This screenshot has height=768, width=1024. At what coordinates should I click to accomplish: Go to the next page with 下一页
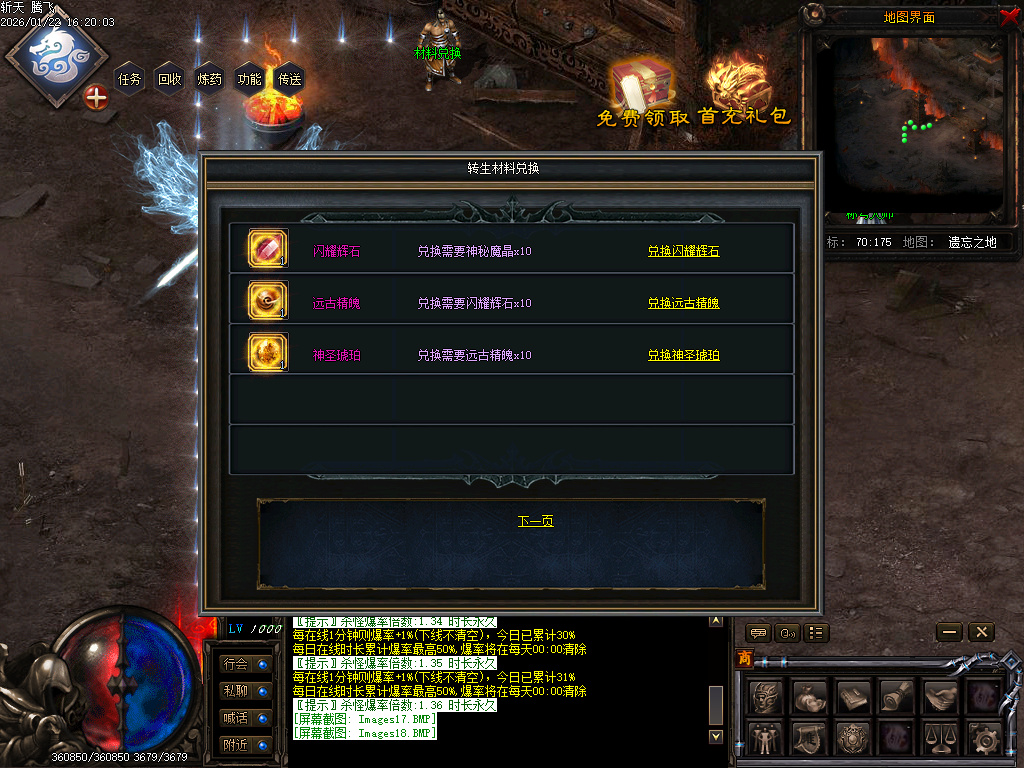535,521
